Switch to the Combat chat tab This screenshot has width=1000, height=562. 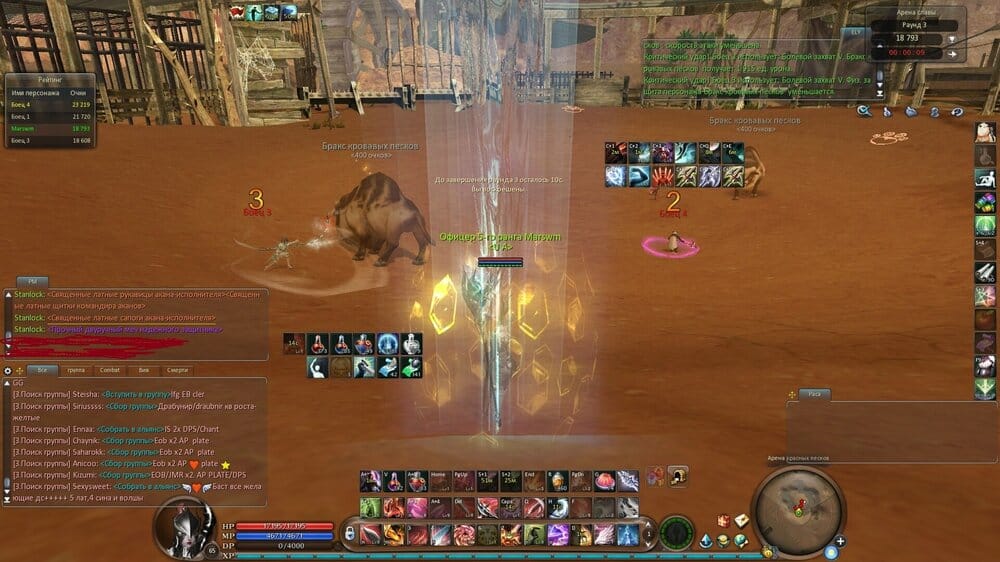click(112, 370)
